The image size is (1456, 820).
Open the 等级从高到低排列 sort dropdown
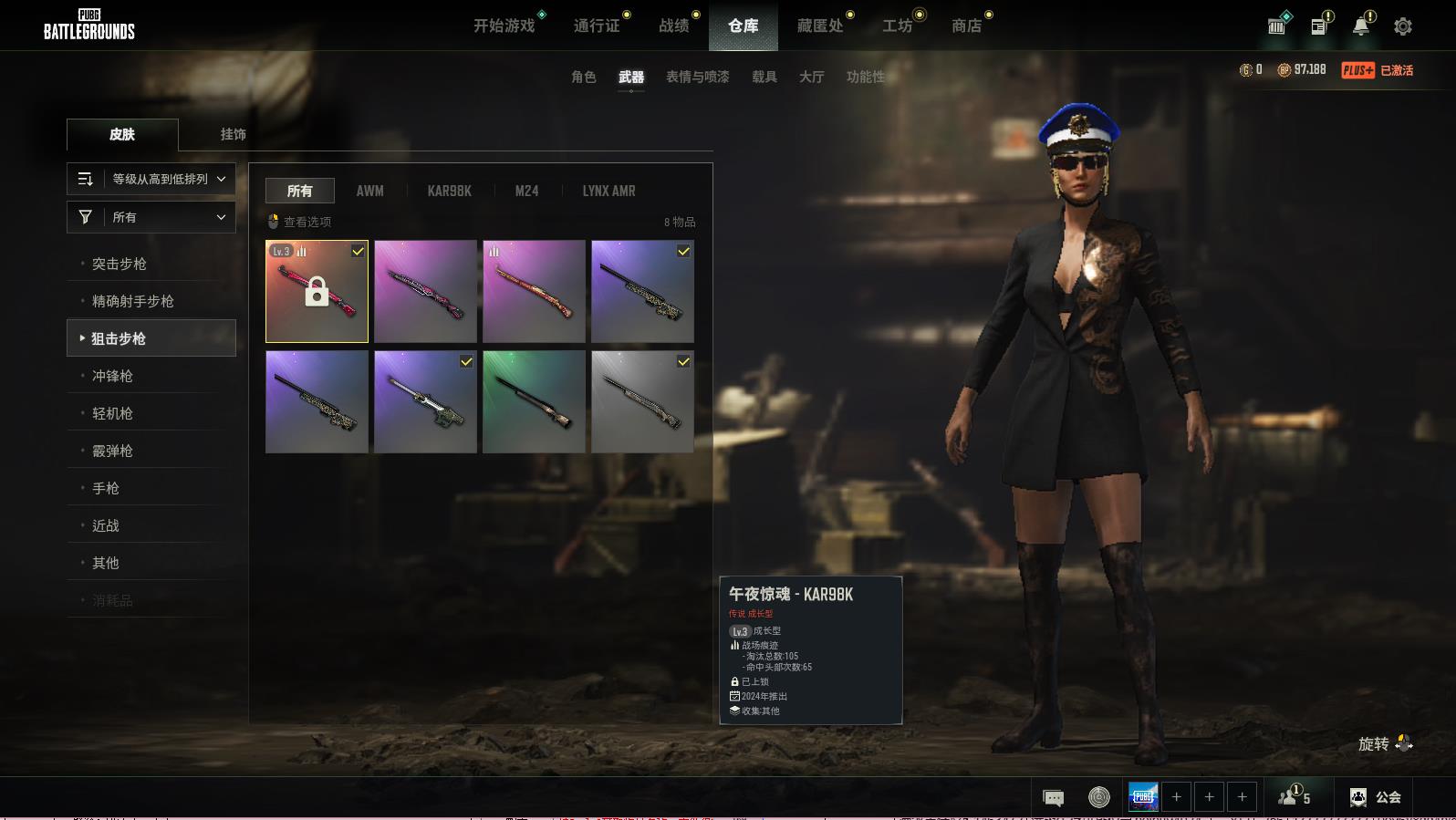coord(151,179)
